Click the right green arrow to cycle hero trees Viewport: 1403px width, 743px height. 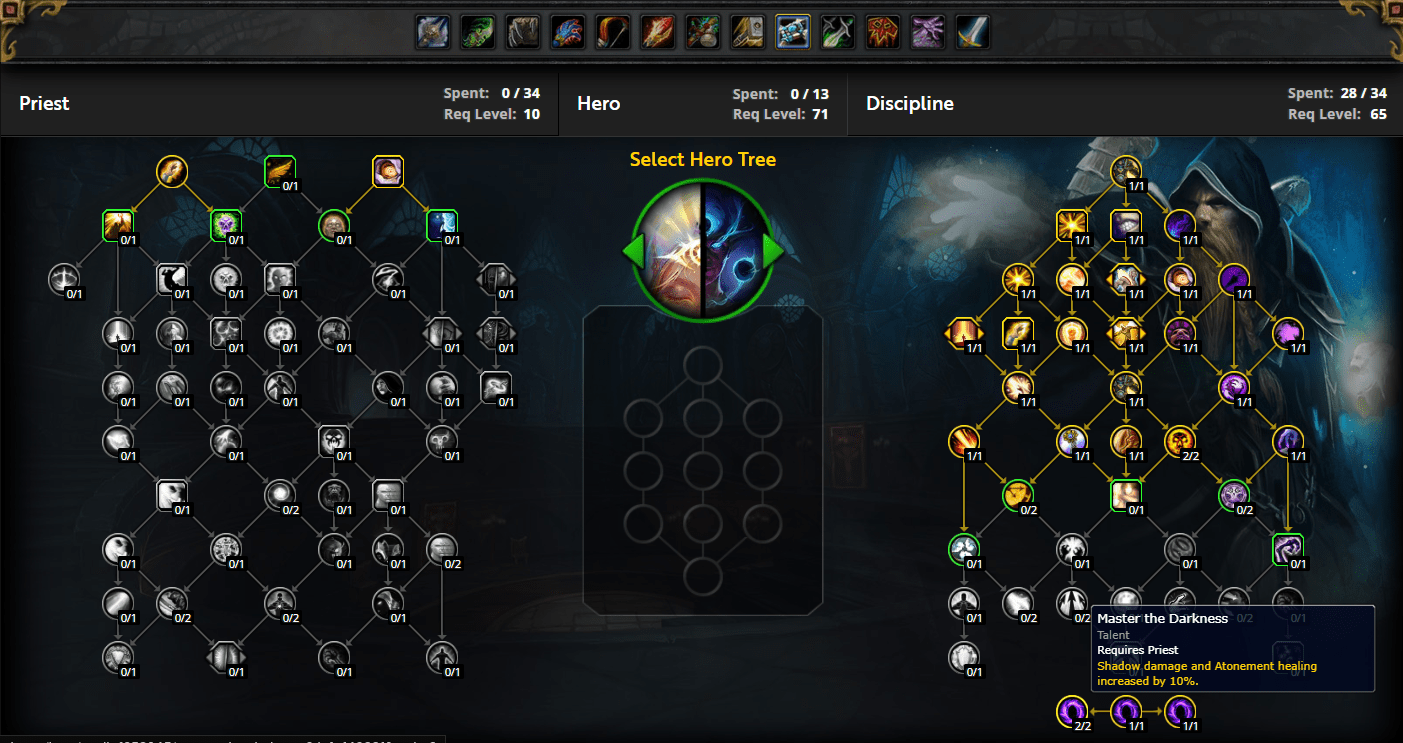(773, 253)
